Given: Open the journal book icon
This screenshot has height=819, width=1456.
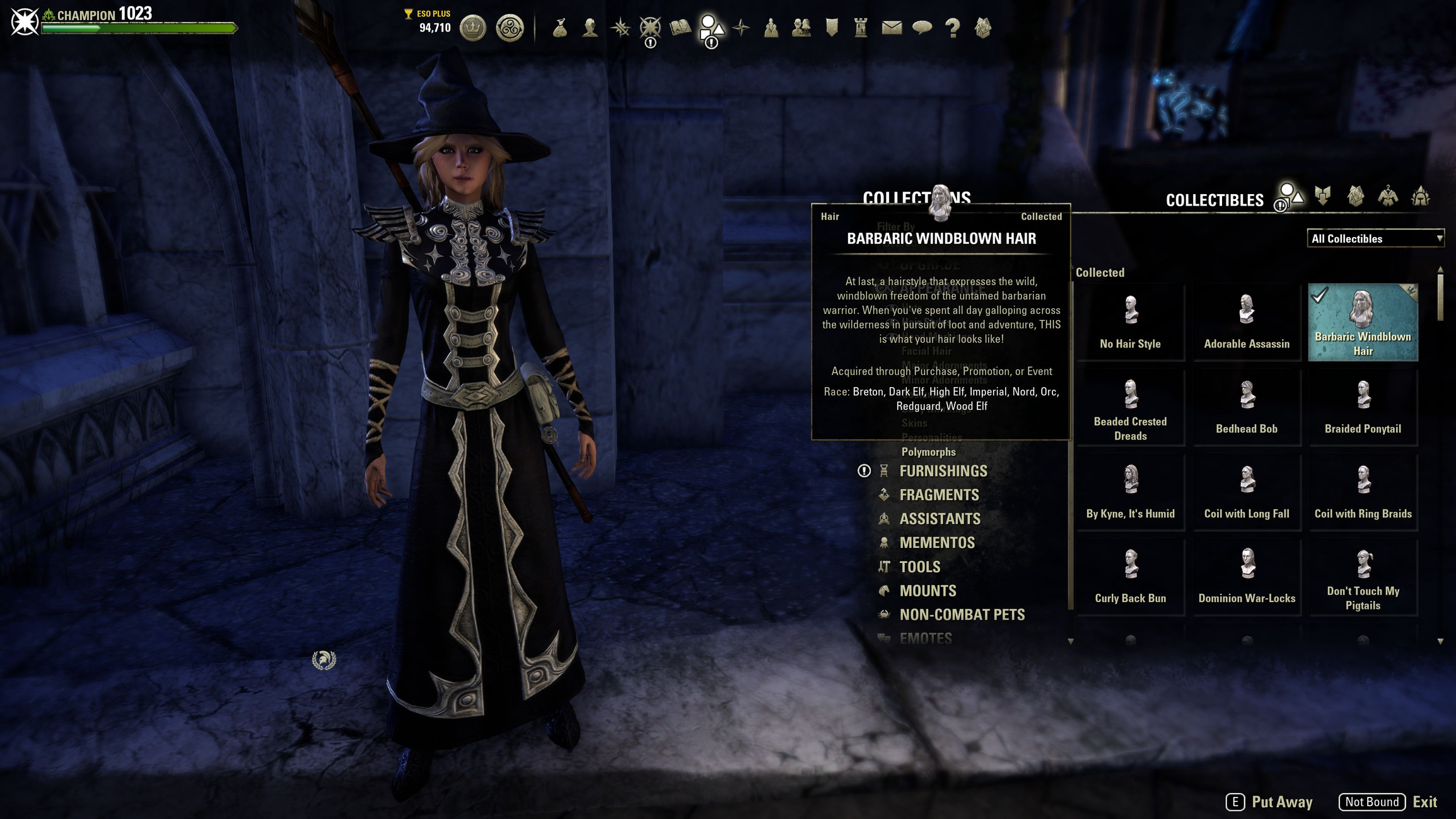Looking at the screenshot, I should click(680, 28).
